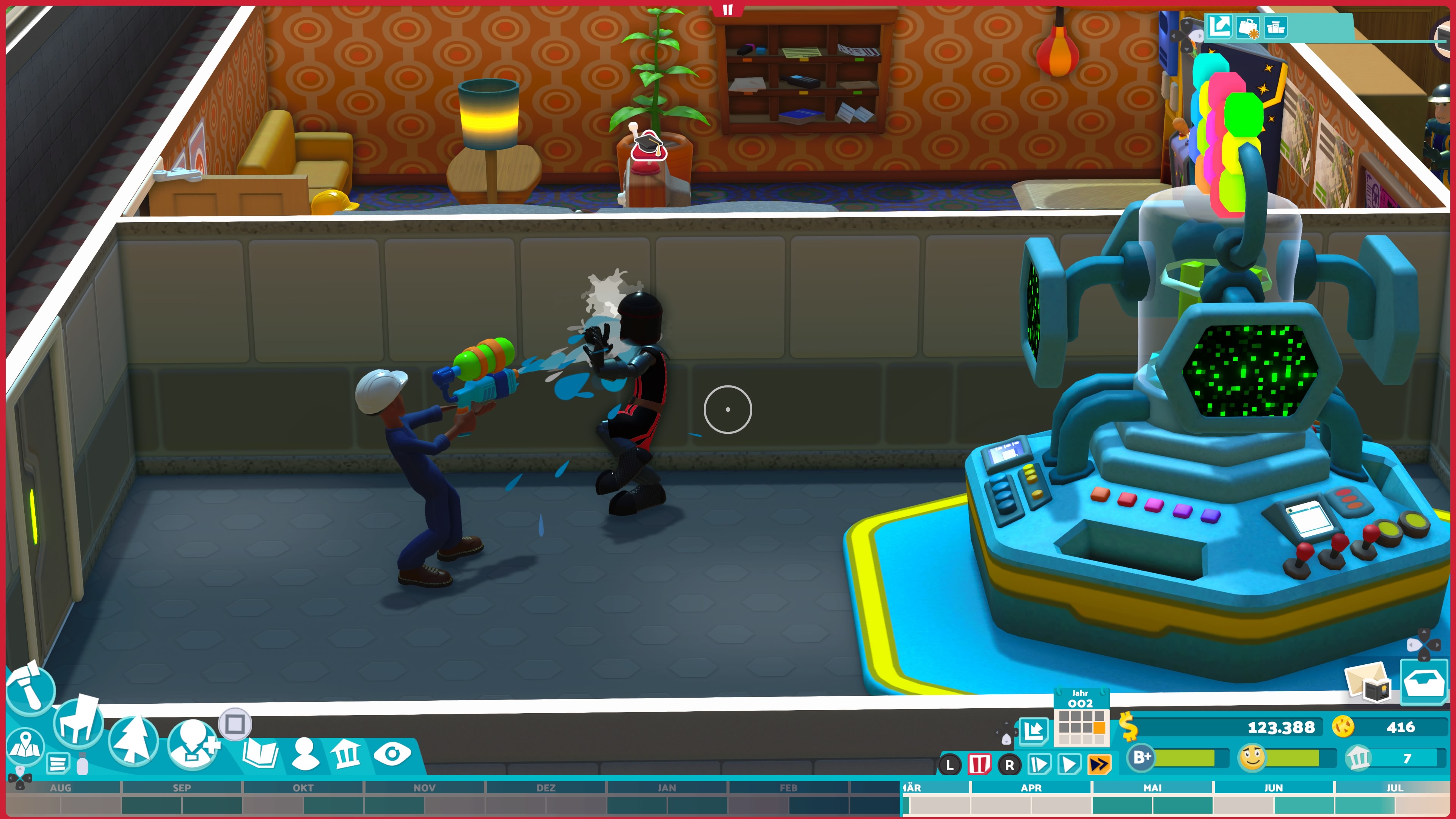Click the red pause button
1456x819 pixels.
979,765
